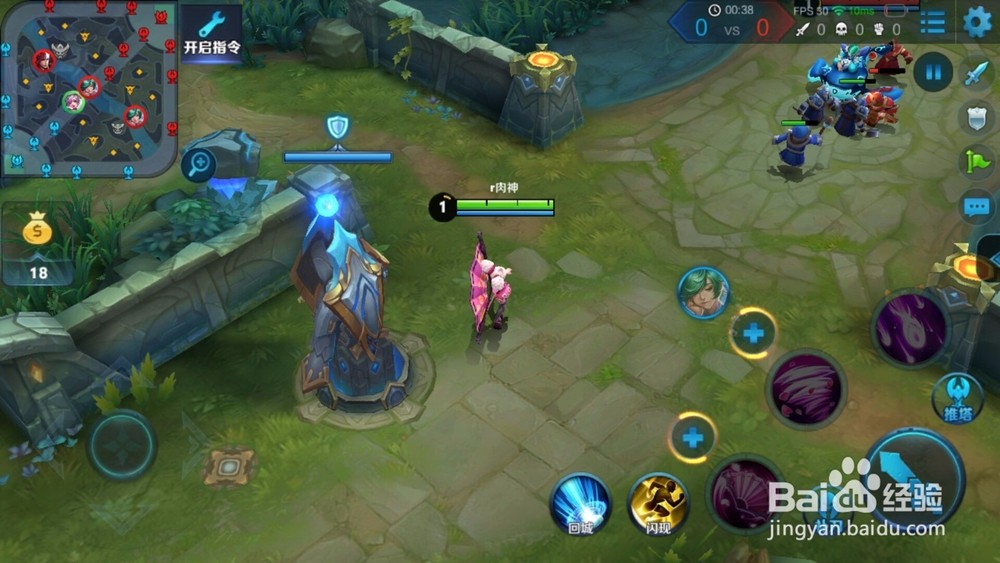The image size is (1000, 563).
Task: Open the scoreboard list icon
Action: point(933,22)
